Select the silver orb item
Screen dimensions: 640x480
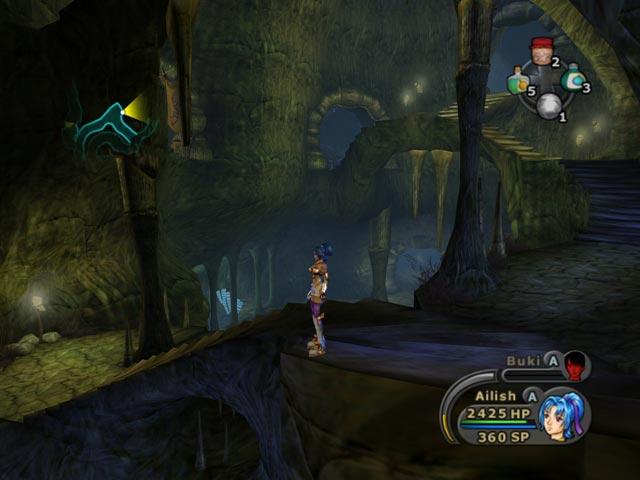[x=546, y=106]
